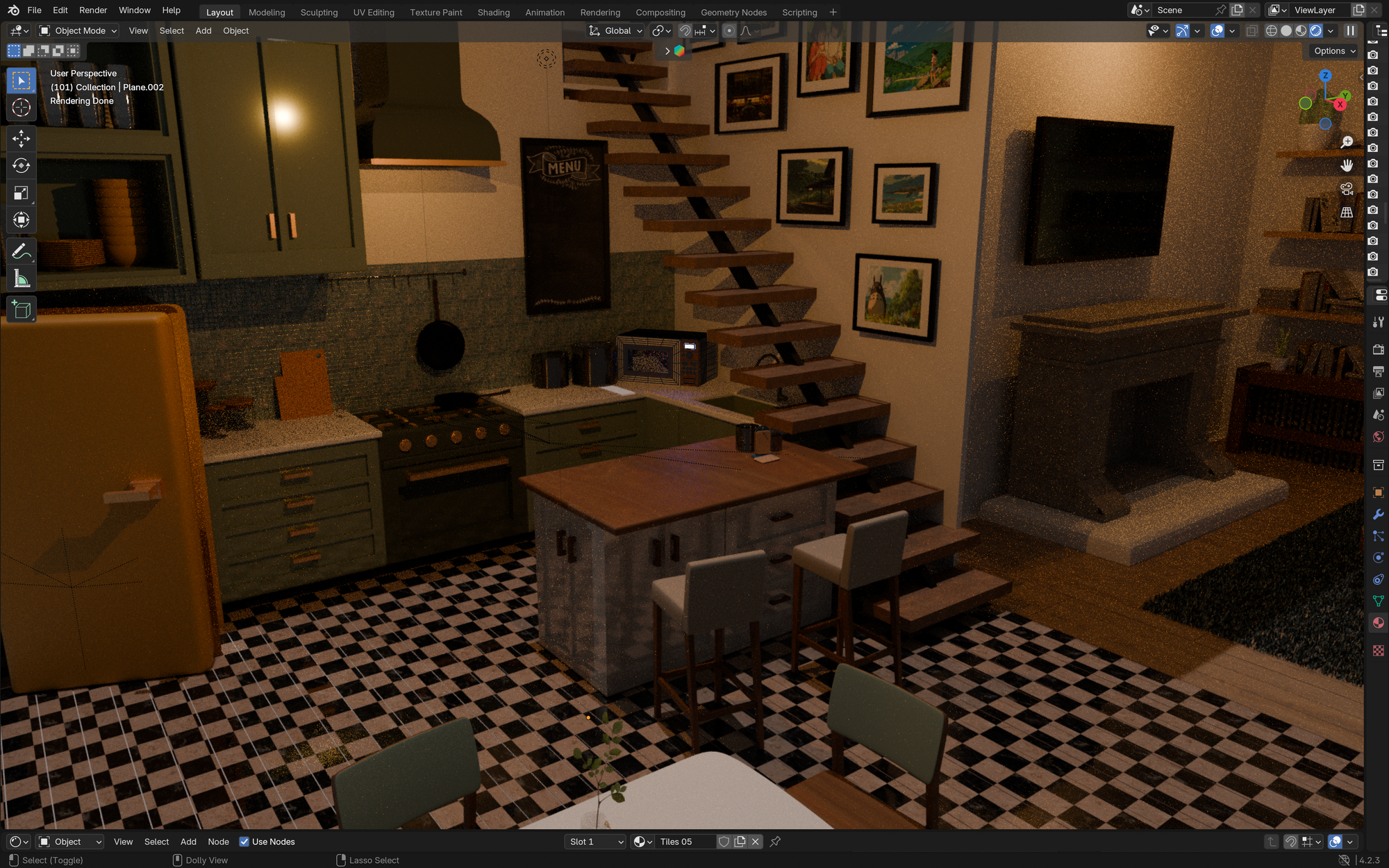Open the Object Mode dropdown
1389x868 pixels.
click(x=76, y=31)
